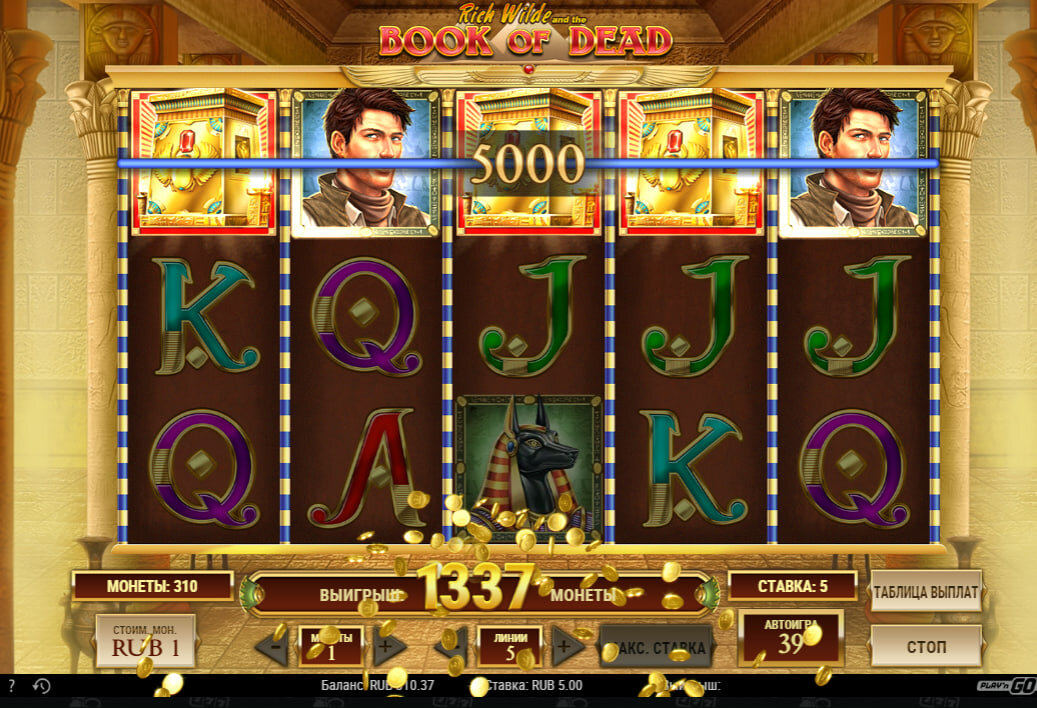The height and width of the screenshot is (708, 1037).
Task: Open the question mark help
Action: (11, 687)
